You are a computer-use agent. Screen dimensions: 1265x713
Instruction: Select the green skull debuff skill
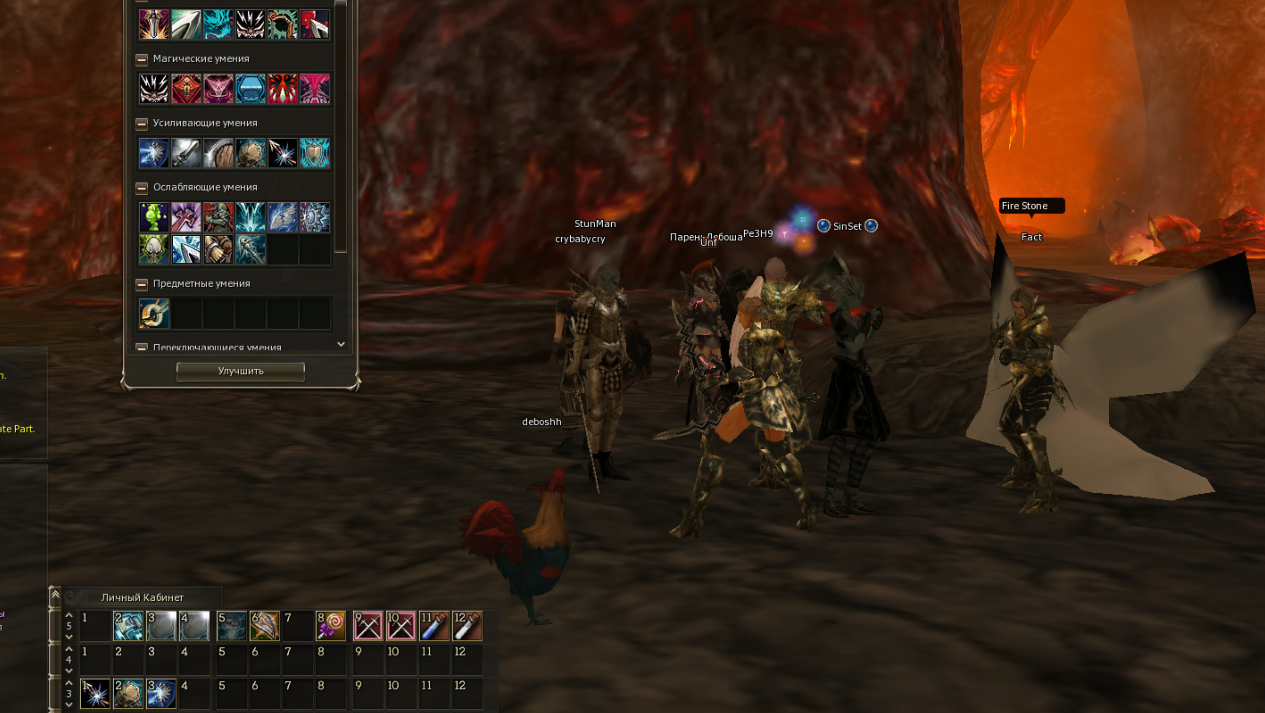(154, 249)
